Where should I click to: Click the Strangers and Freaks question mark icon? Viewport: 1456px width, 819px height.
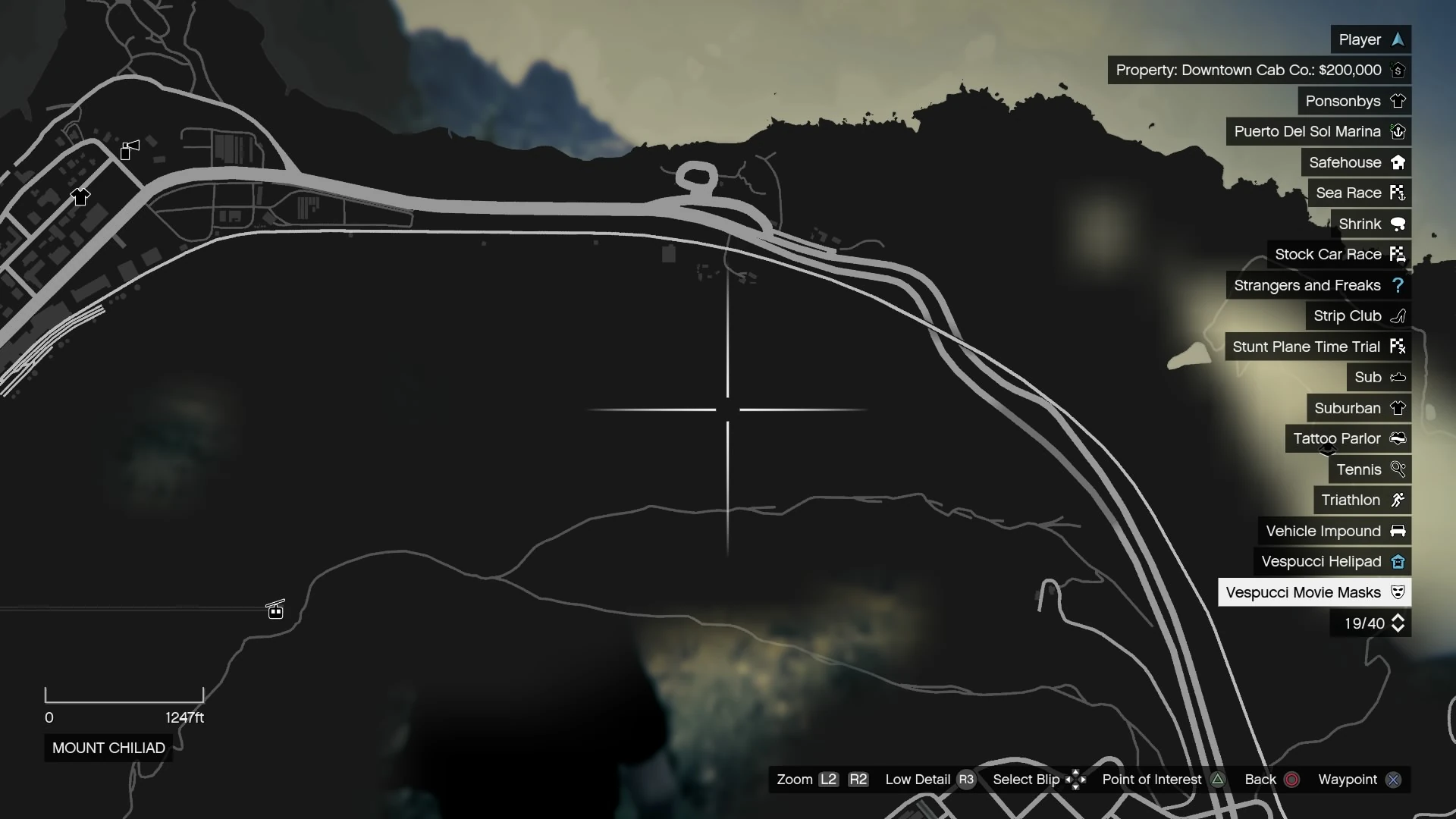coord(1398,285)
